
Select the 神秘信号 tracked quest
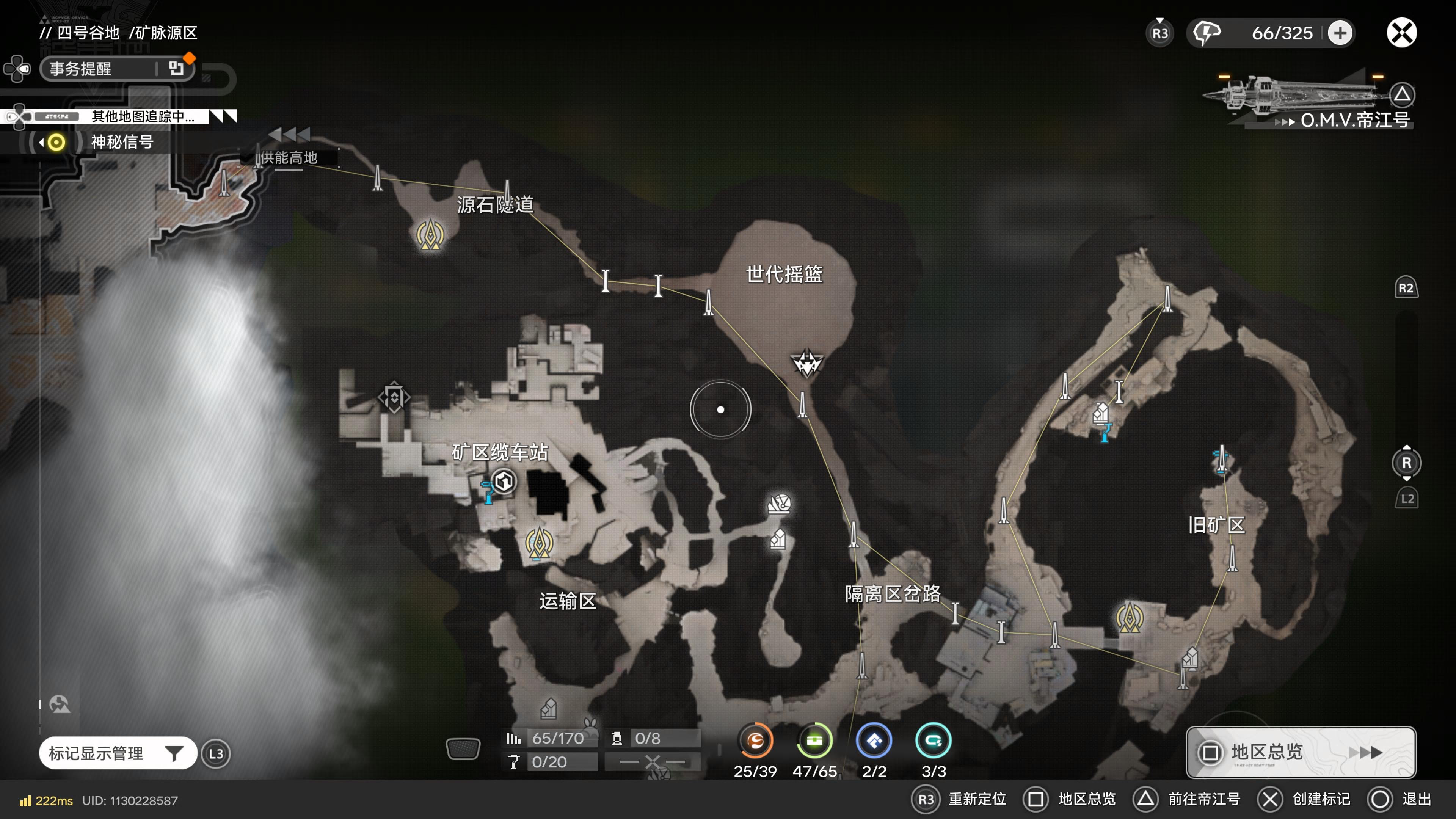point(121,142)
